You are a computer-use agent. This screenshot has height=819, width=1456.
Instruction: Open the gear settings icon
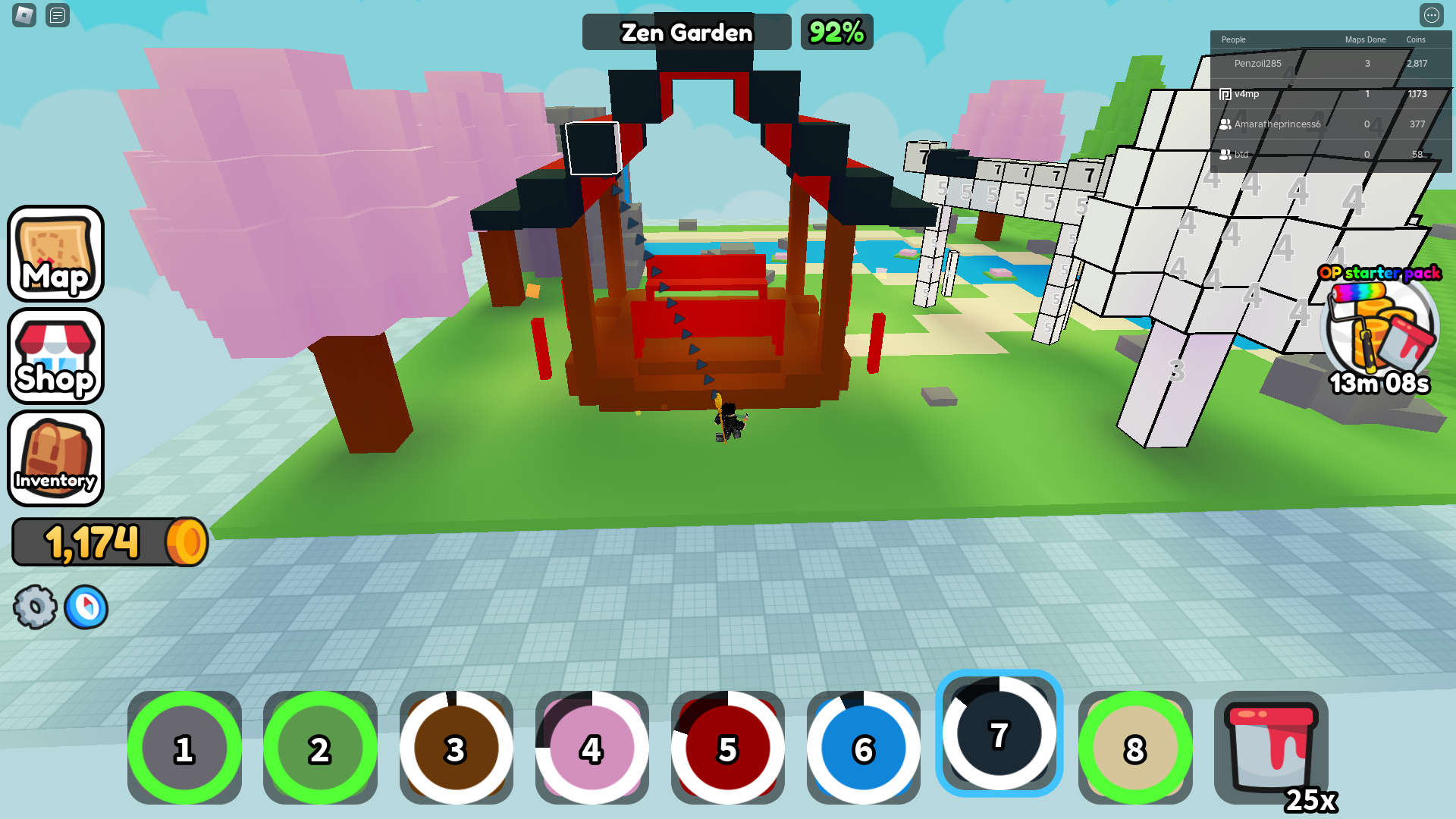[x=35, y=607]
